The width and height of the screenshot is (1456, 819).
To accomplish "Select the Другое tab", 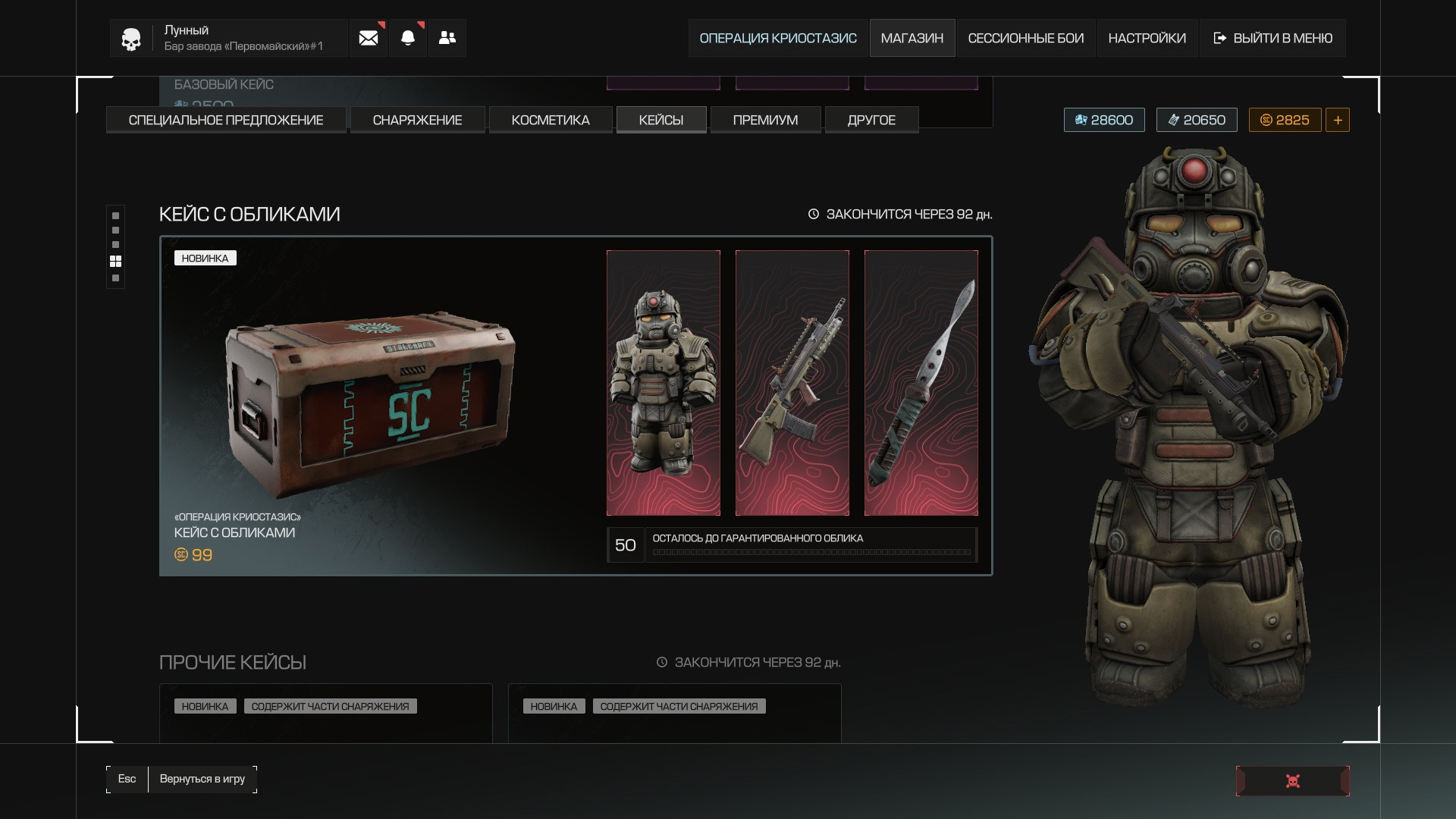I will pos(871,120).
